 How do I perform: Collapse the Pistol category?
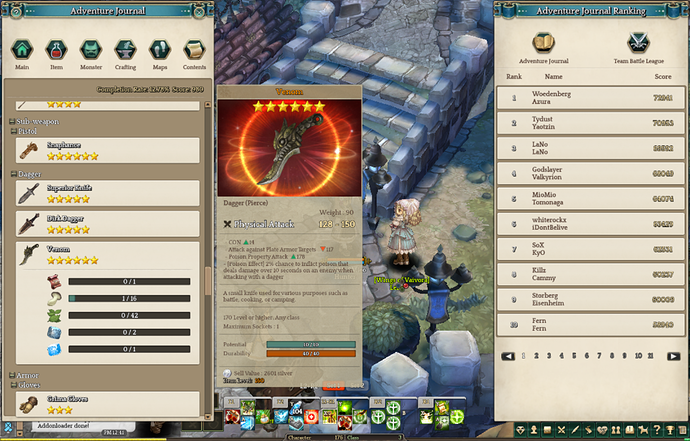click(x=14, y=131)
